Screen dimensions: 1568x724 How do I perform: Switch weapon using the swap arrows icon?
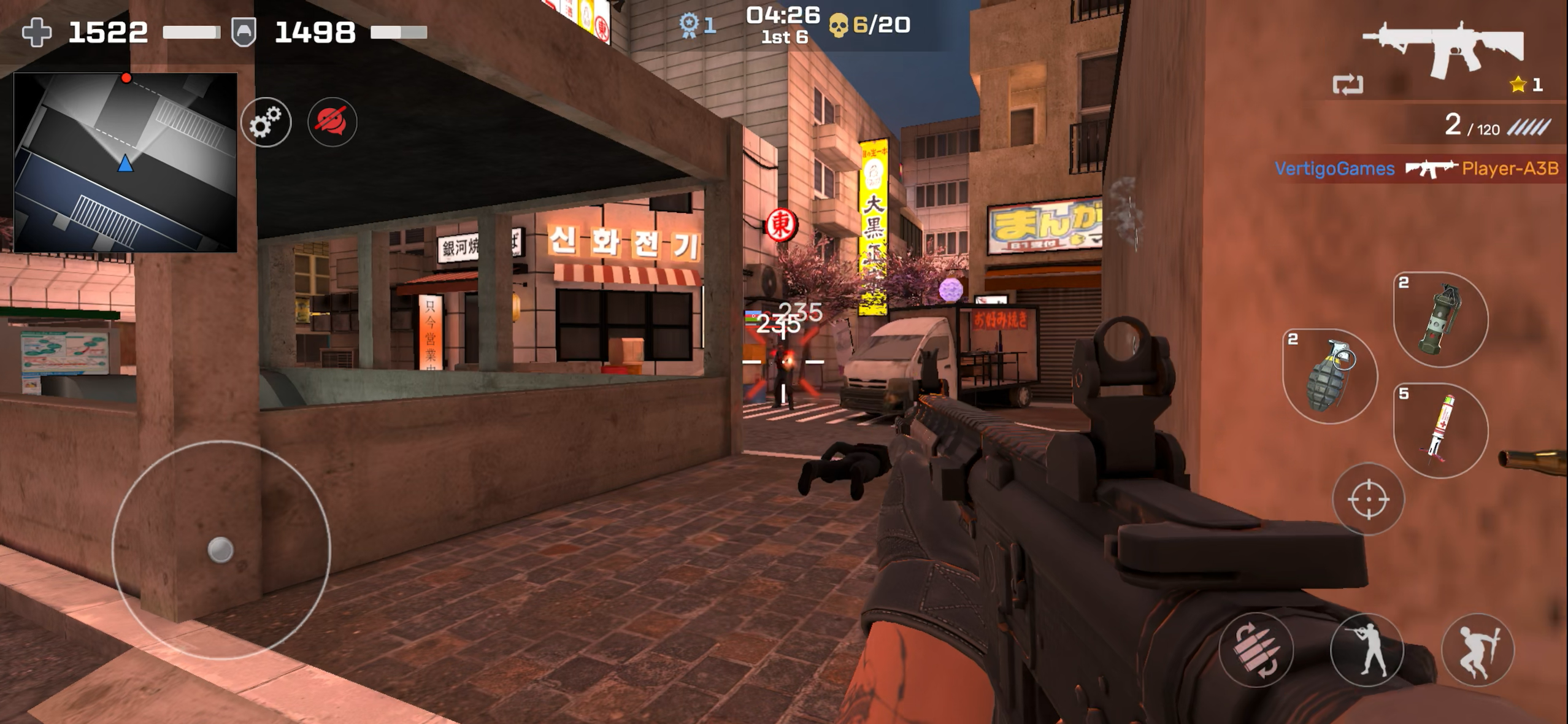pos(1348,85)
